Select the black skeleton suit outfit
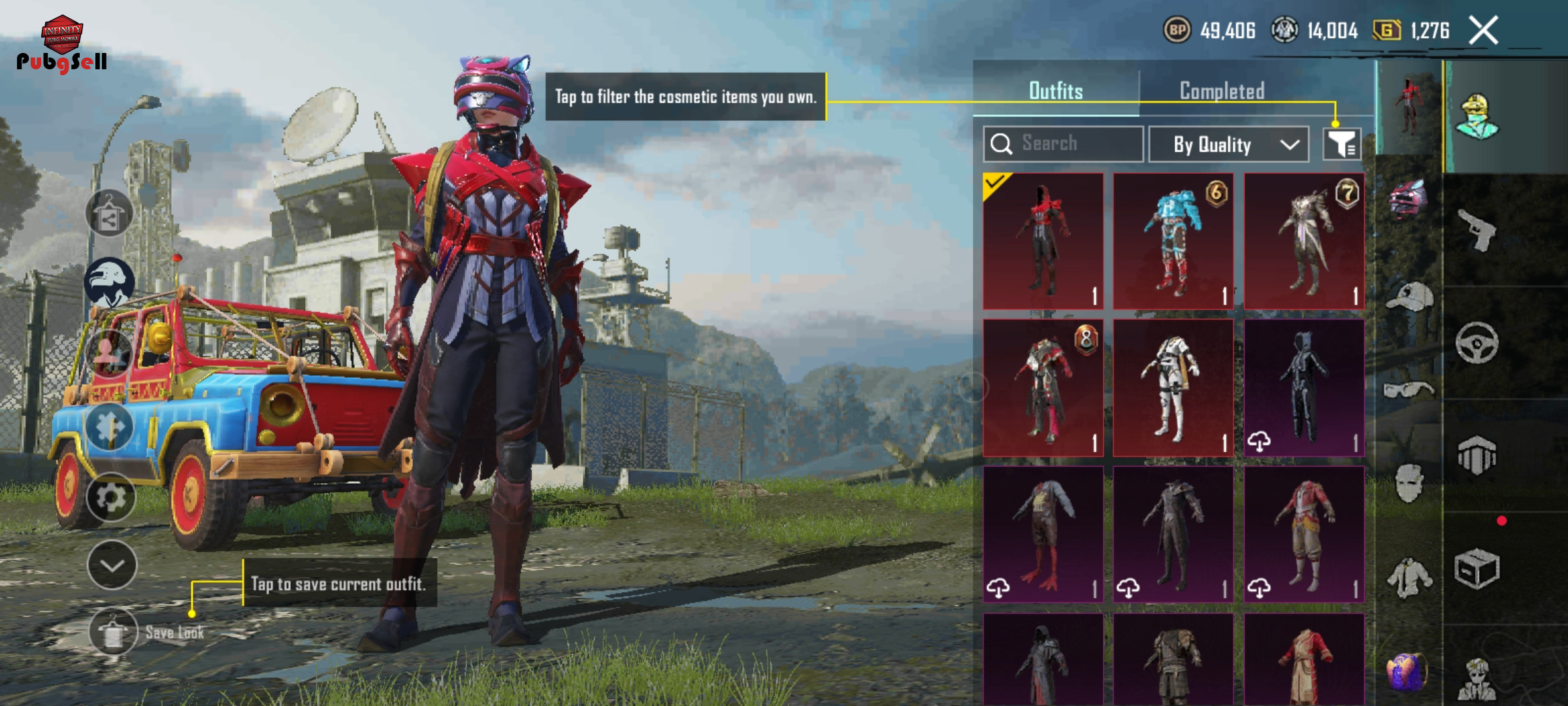The width and height of the screenshot is (1568, 706). pos(1304,388)
